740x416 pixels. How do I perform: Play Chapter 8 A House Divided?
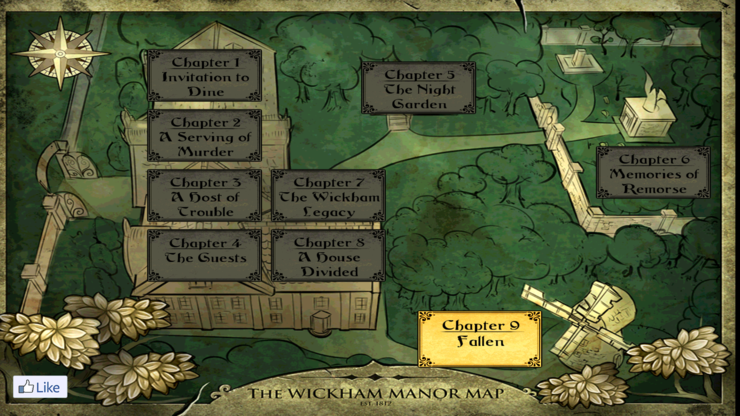(328, 256)
